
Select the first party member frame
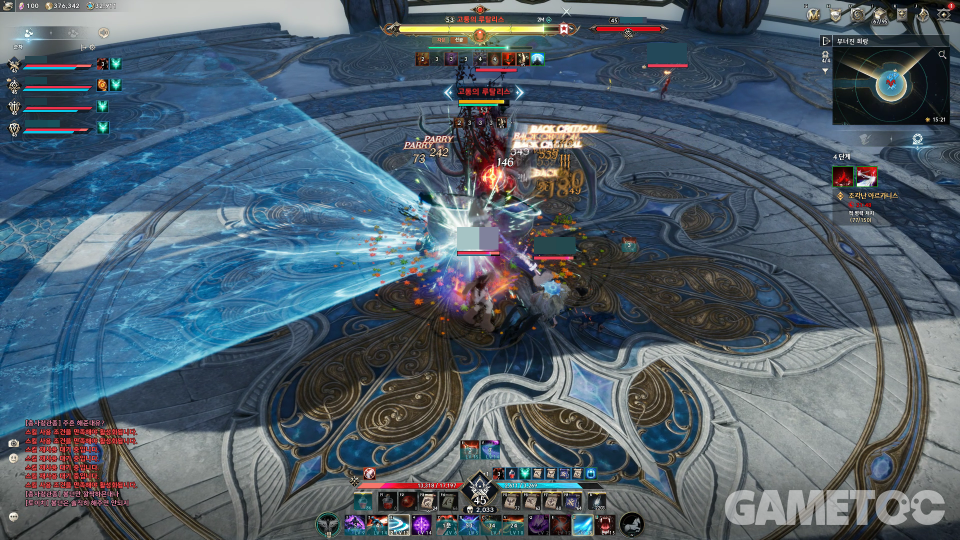(x=58, y=65)
